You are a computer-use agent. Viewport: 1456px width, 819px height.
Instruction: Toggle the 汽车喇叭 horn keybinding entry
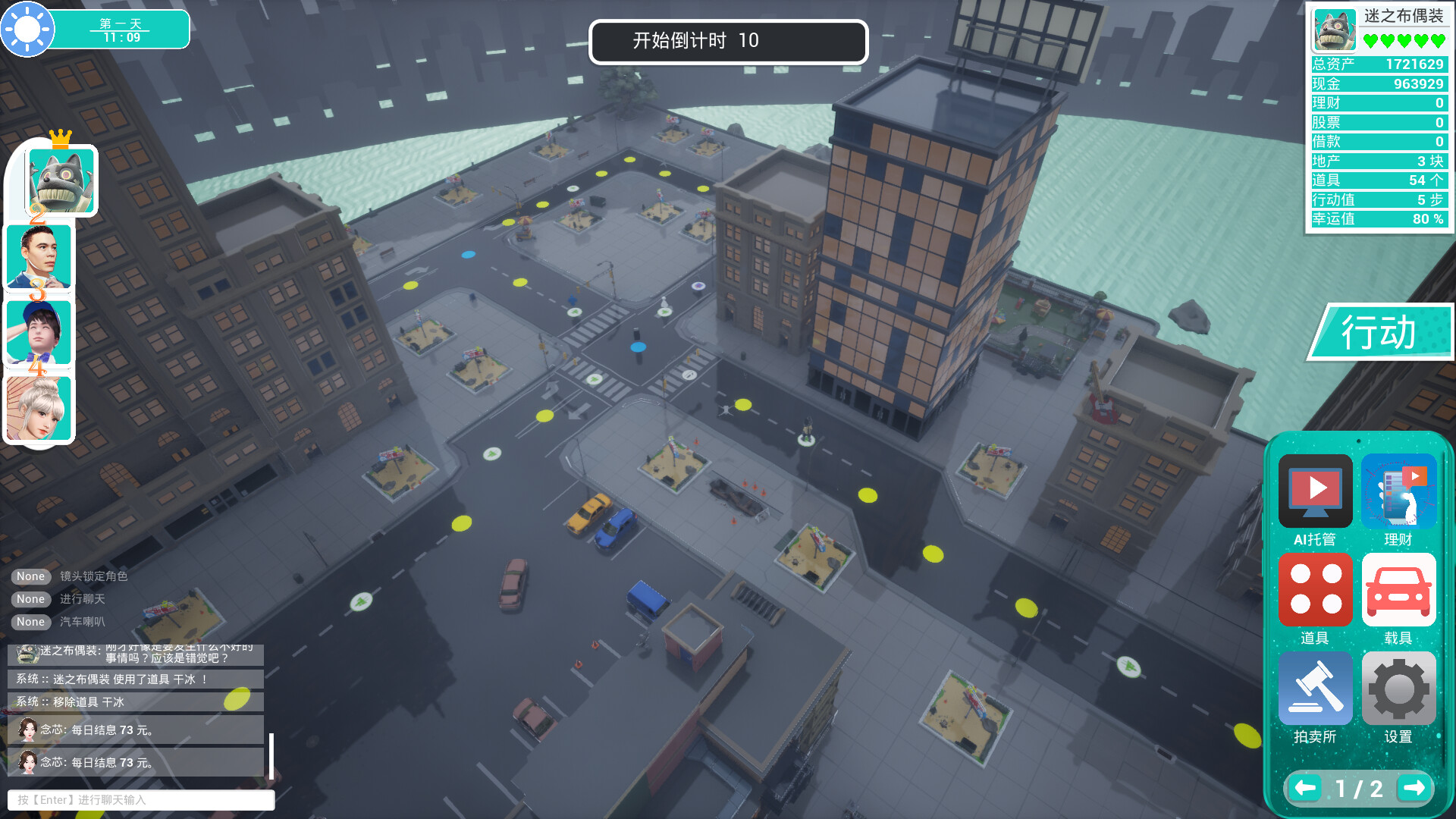click(30, 622)
